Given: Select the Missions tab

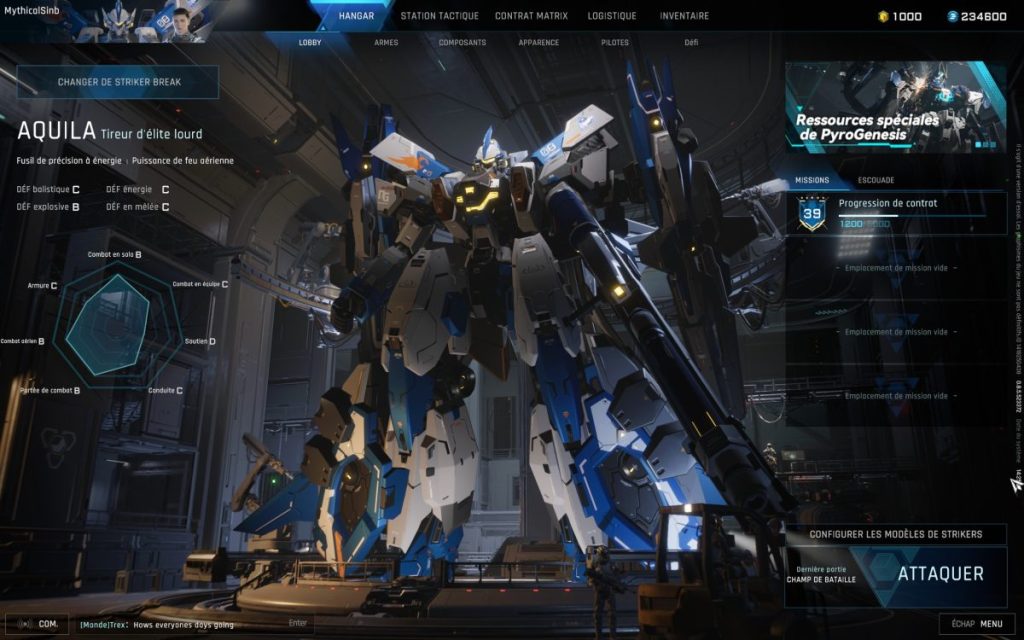Looking at the screenshot, I should pos(811,181).
